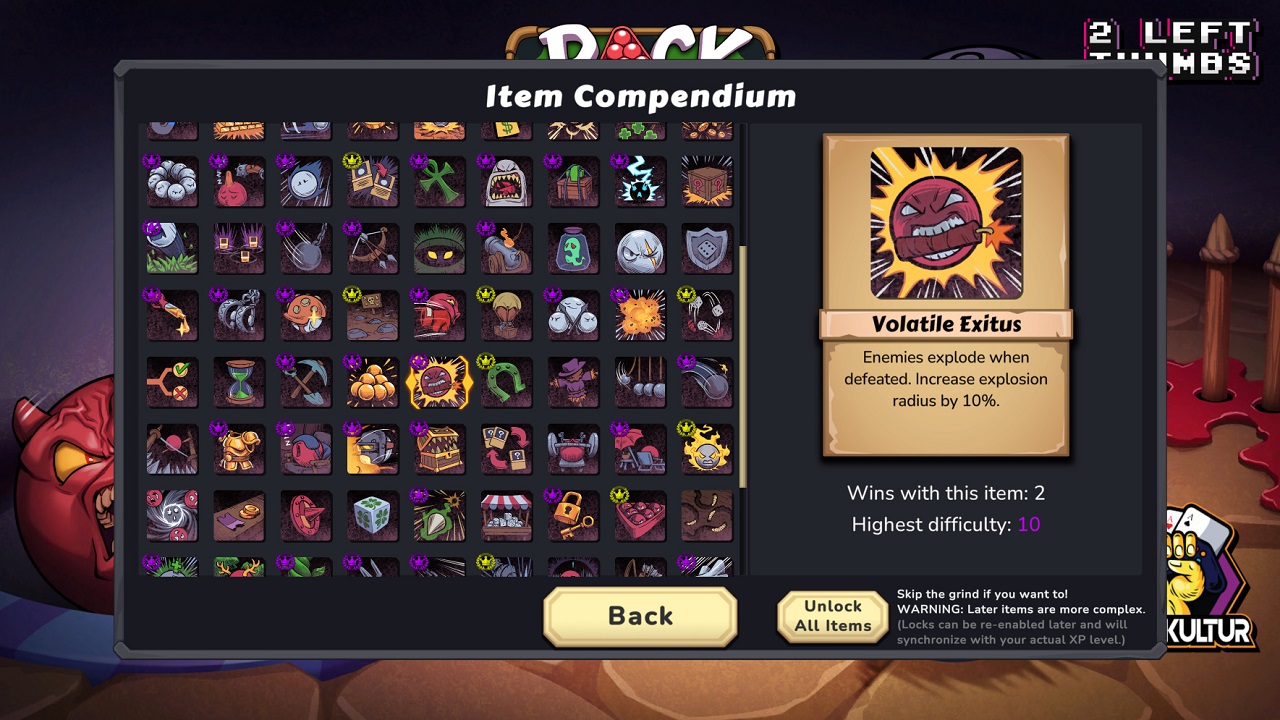Click the hourglass item icon
Image resolution: width=1280 pixels, height=720 pixels.
(238, 381)
